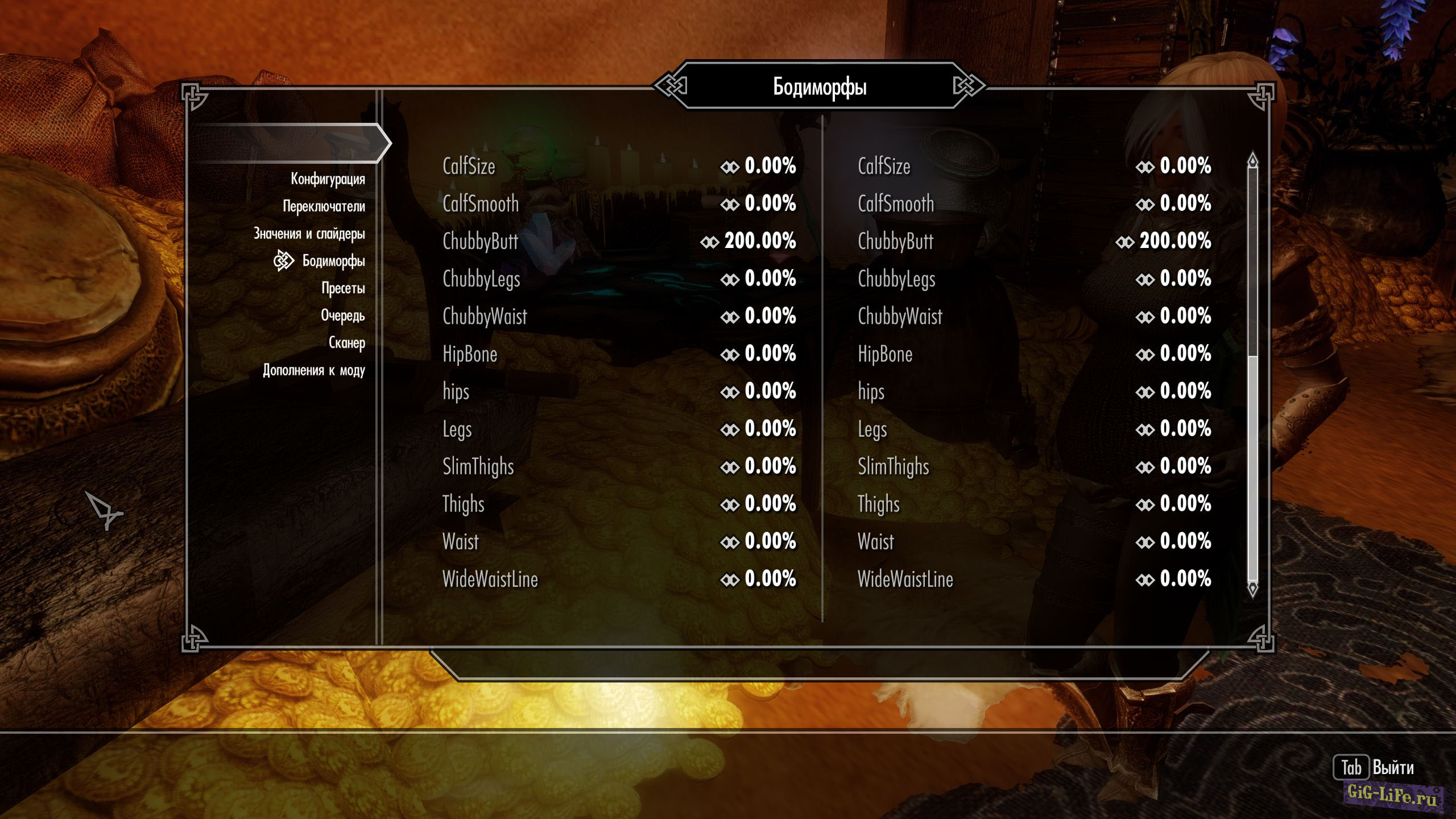
Task: Select the Переключатели menu entry
Action: pos(324,206)
